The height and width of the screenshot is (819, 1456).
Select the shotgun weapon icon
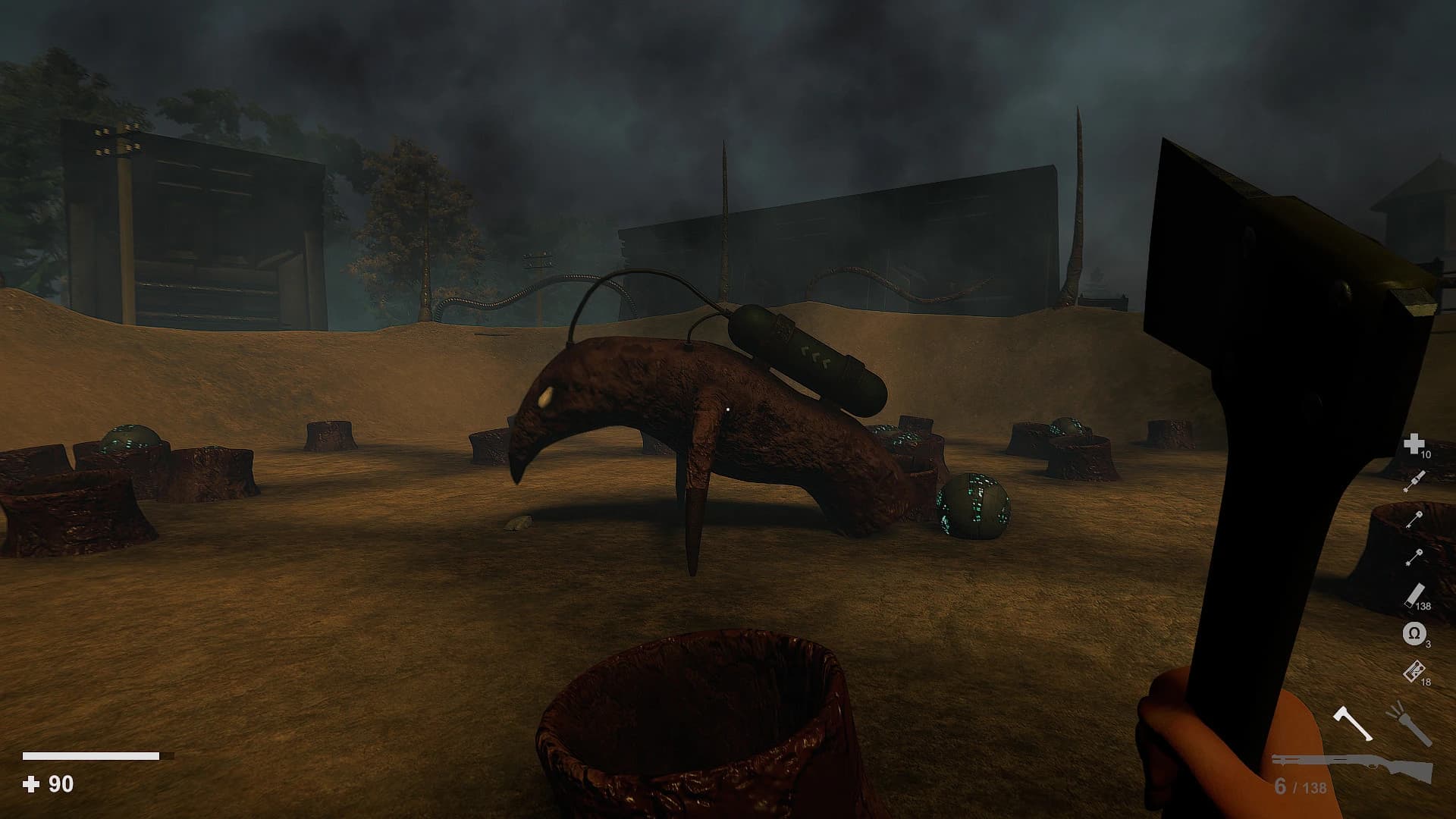tap(1357, 764)
